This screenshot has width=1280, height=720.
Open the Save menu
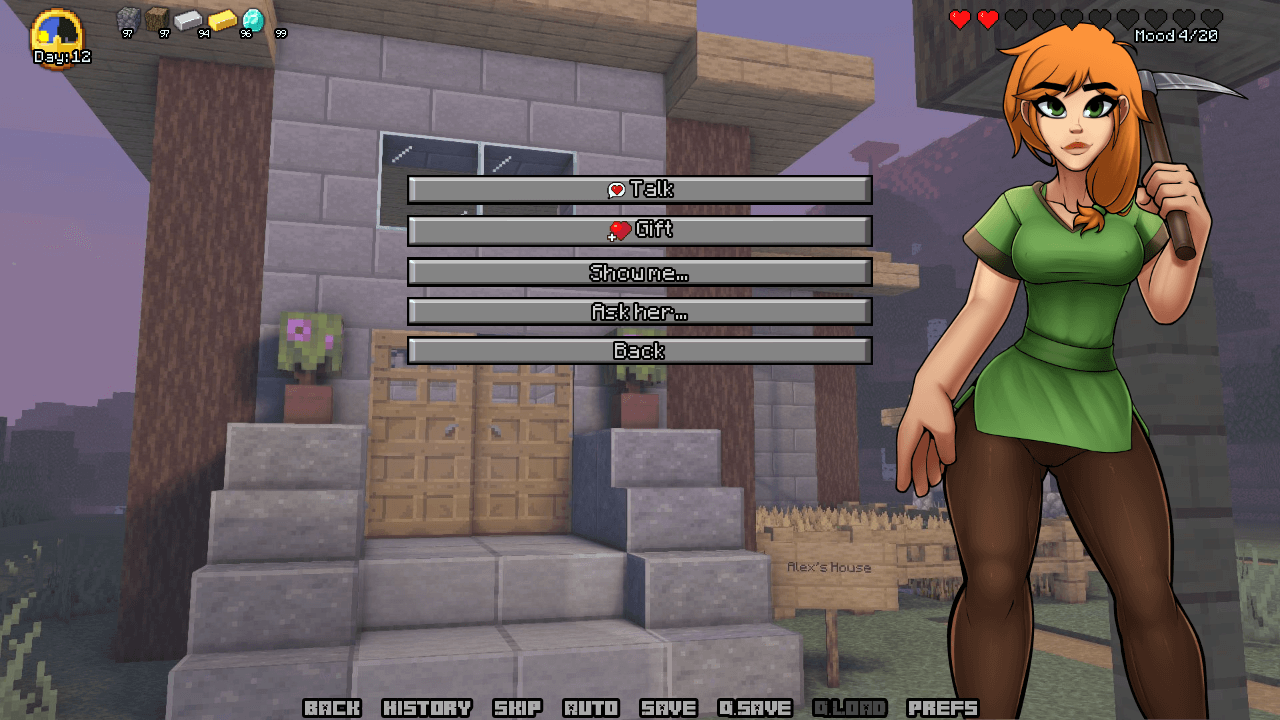click(668, 708)
